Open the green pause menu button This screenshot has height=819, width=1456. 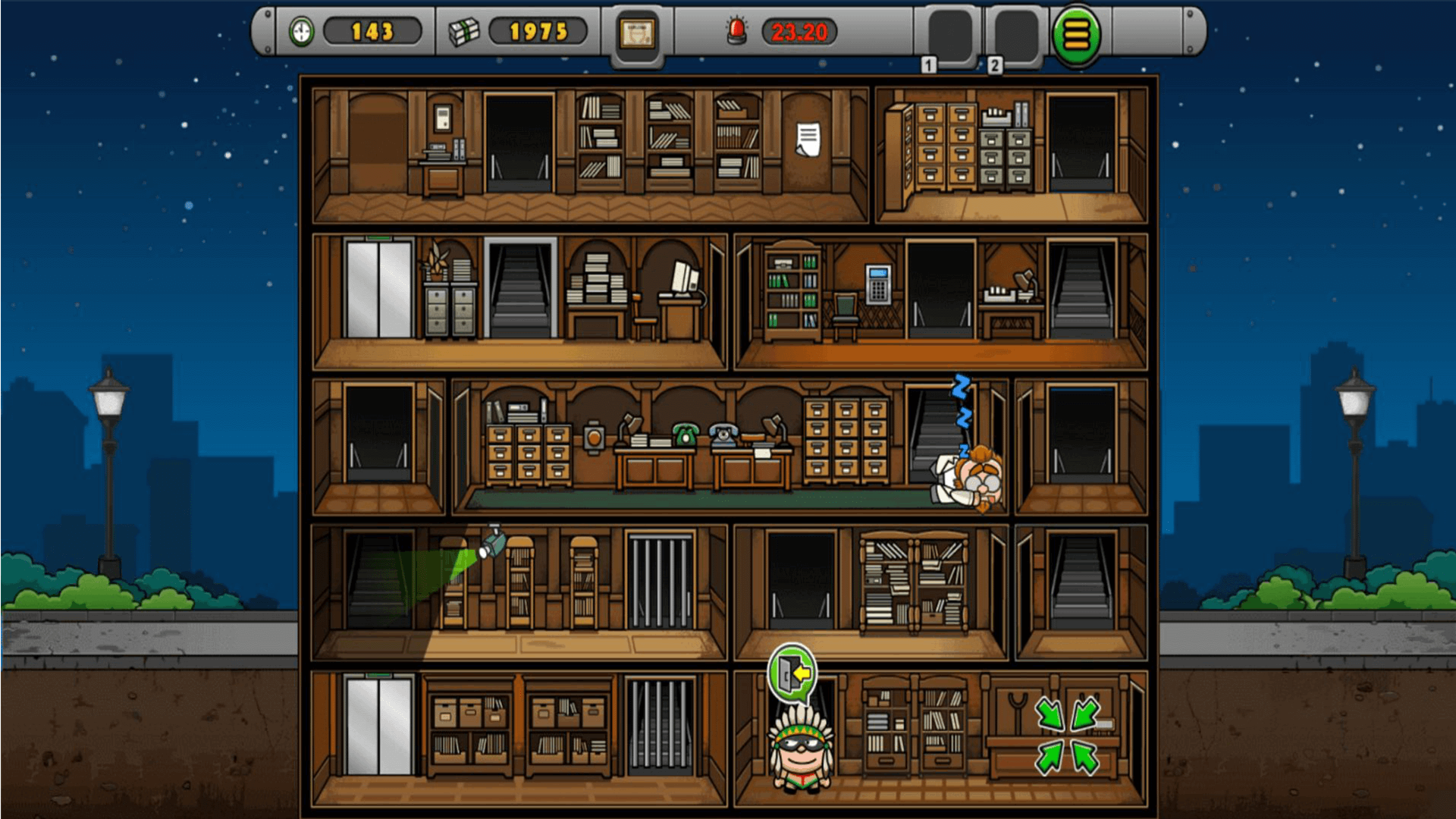(1076, 36)
